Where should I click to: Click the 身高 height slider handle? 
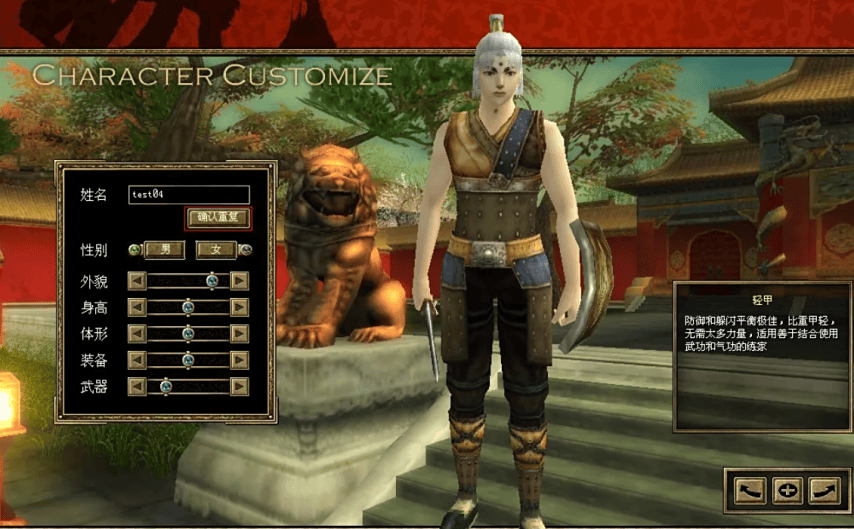(187, 307)
